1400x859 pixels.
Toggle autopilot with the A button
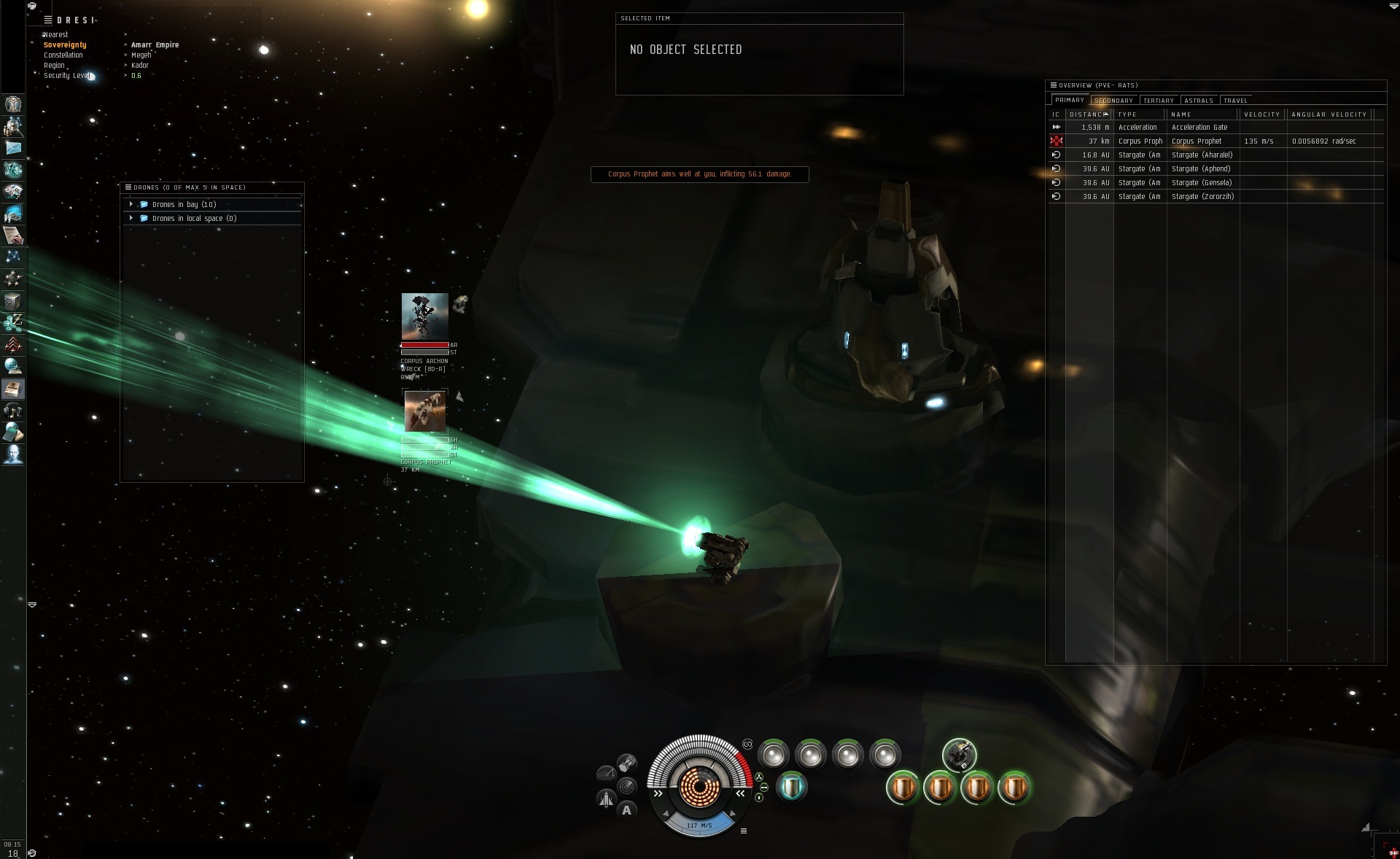coord(626,810)
